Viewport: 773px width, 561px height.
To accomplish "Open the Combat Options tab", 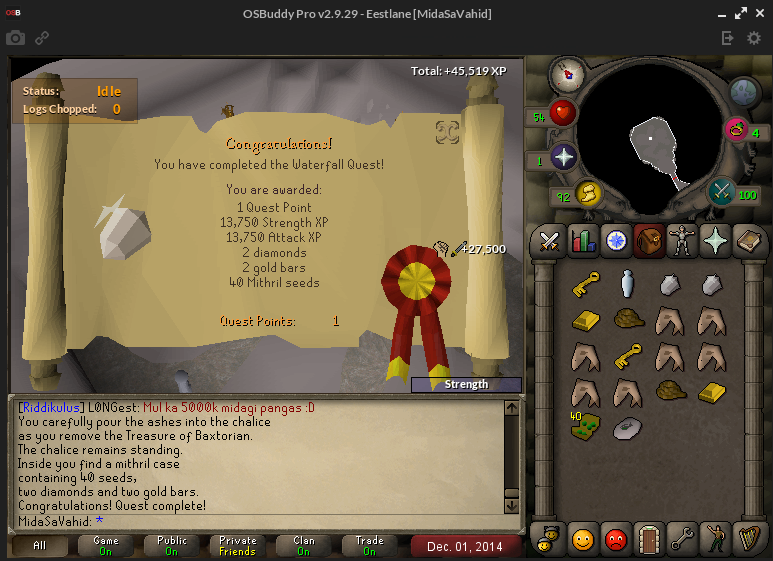I will pyautogui.click(x=548, y=240).
